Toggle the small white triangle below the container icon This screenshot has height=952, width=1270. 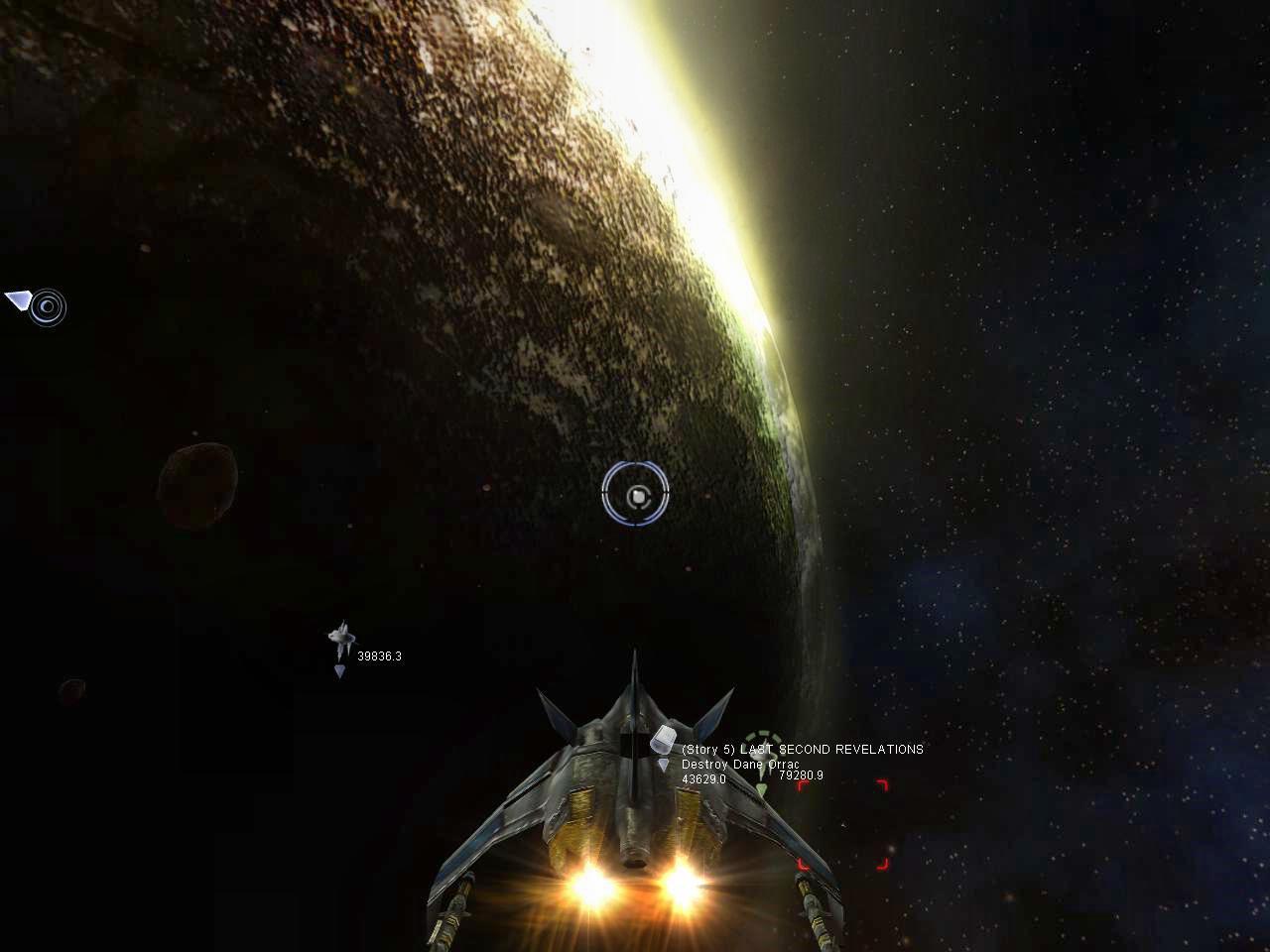coord(663,765)
